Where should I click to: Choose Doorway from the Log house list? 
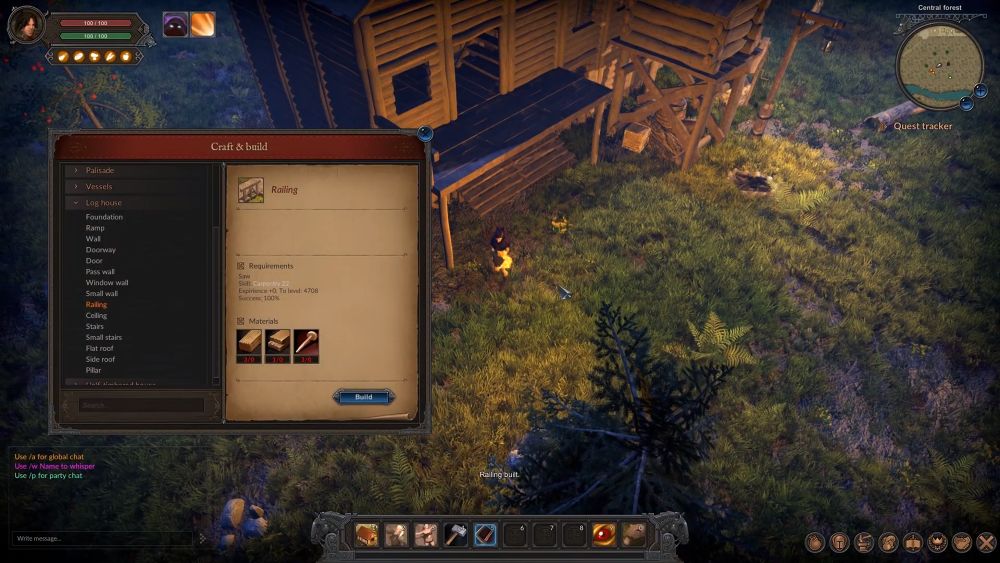101,250
